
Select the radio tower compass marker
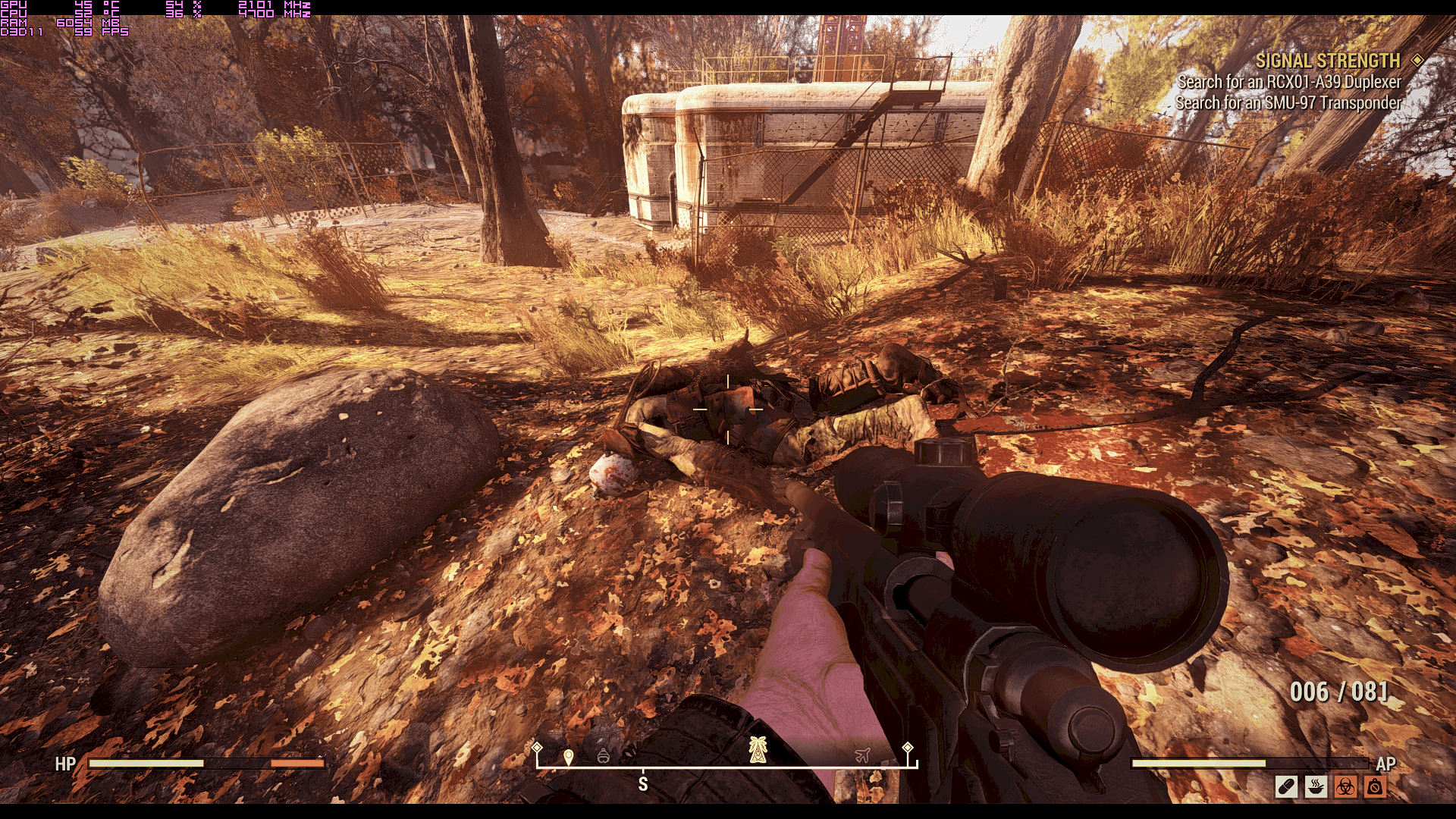click(758, 750)
